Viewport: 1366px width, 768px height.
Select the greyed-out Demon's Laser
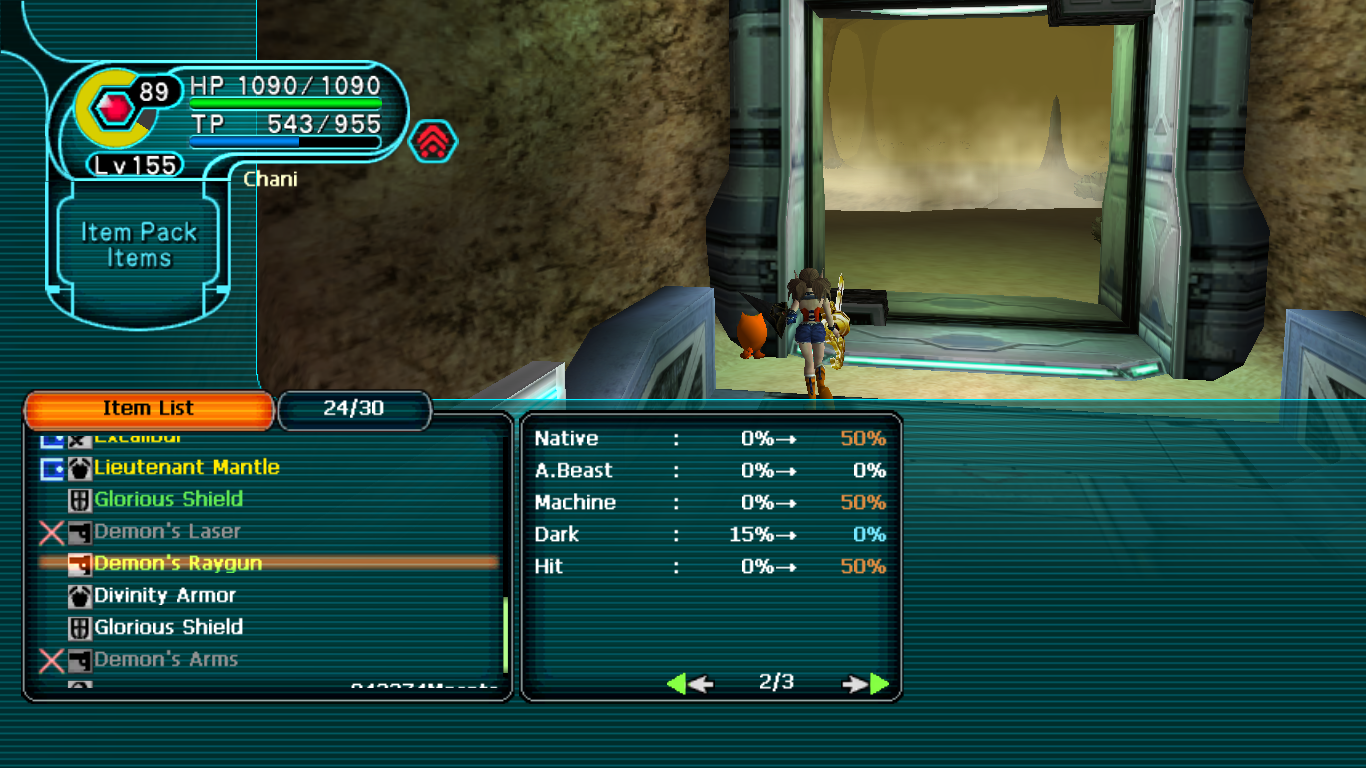pos(167,532)
